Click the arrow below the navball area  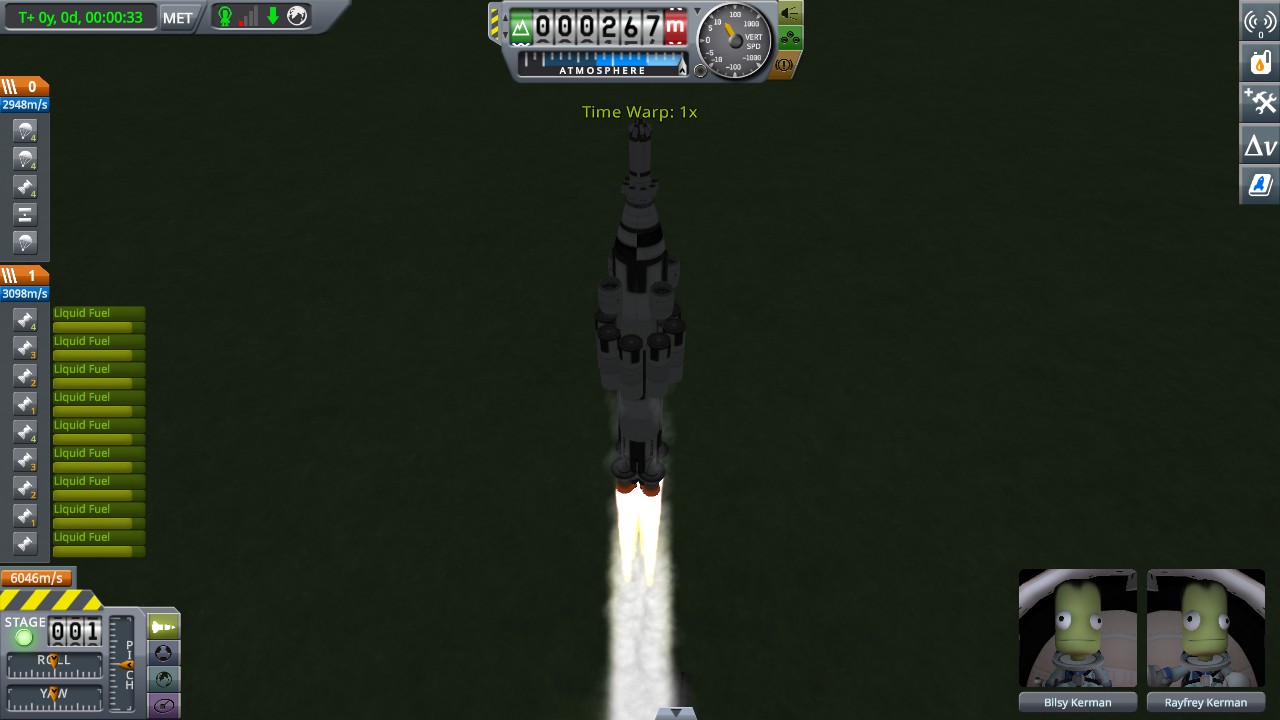click(x=678, y=711)
